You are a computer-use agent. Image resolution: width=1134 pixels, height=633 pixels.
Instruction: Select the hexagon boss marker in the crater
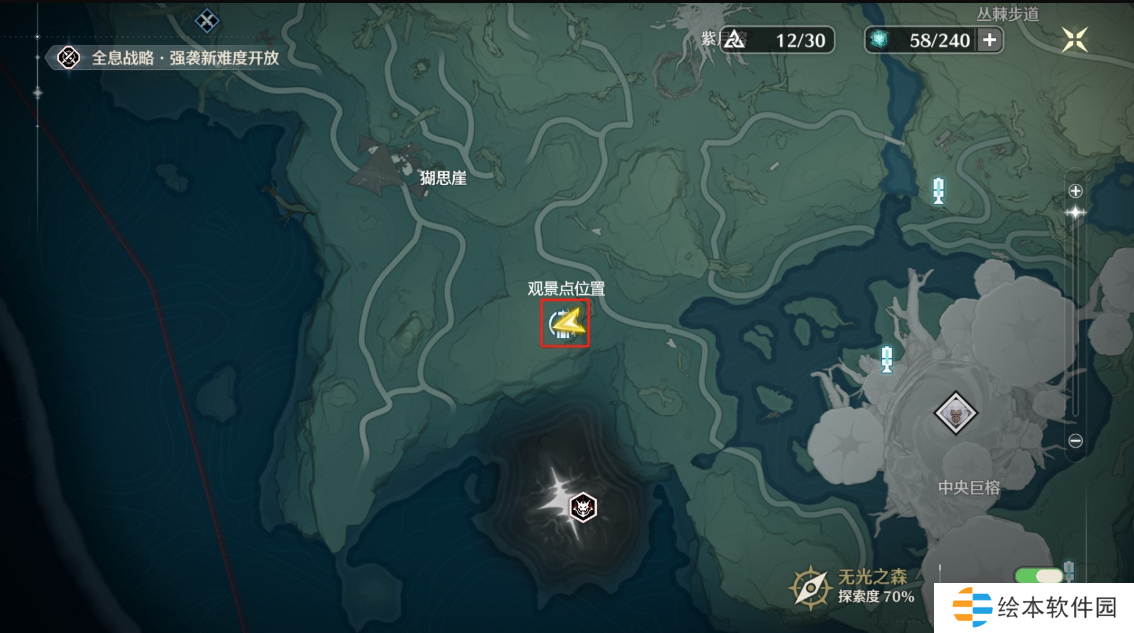pos(582,508)
